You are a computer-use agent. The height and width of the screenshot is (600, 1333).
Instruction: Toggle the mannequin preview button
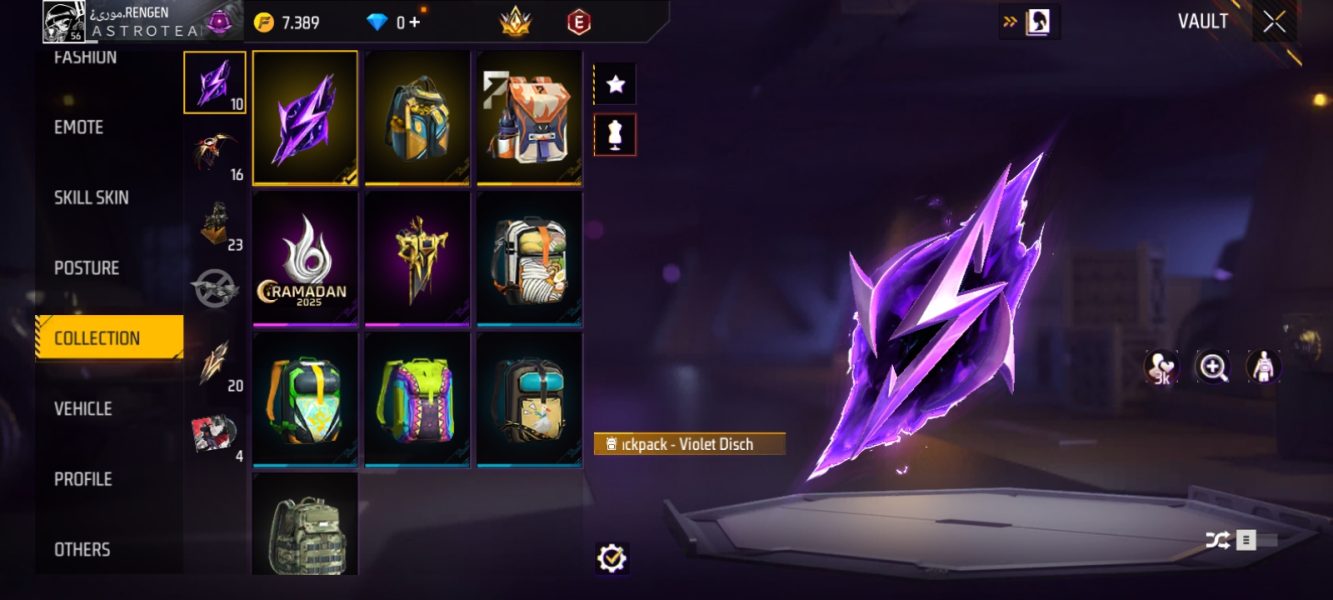615,135
